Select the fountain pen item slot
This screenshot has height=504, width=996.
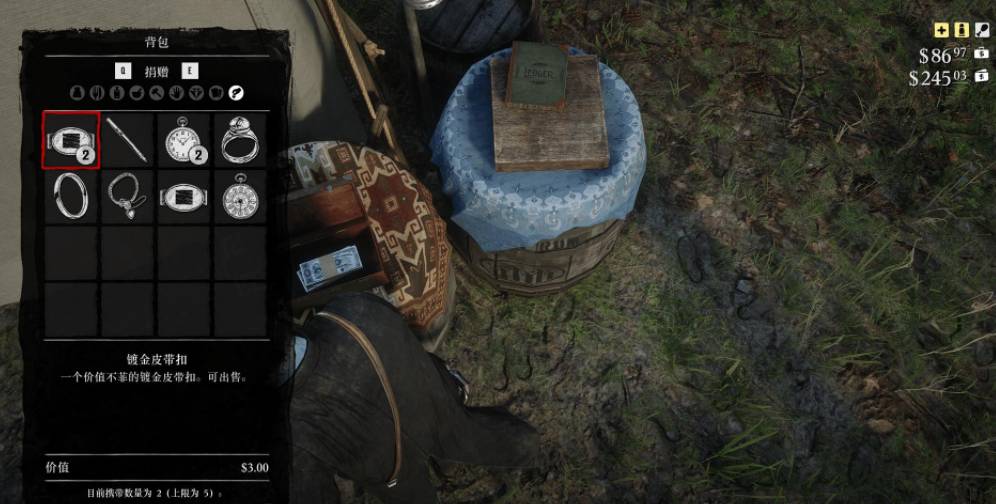tap(127, 140)
